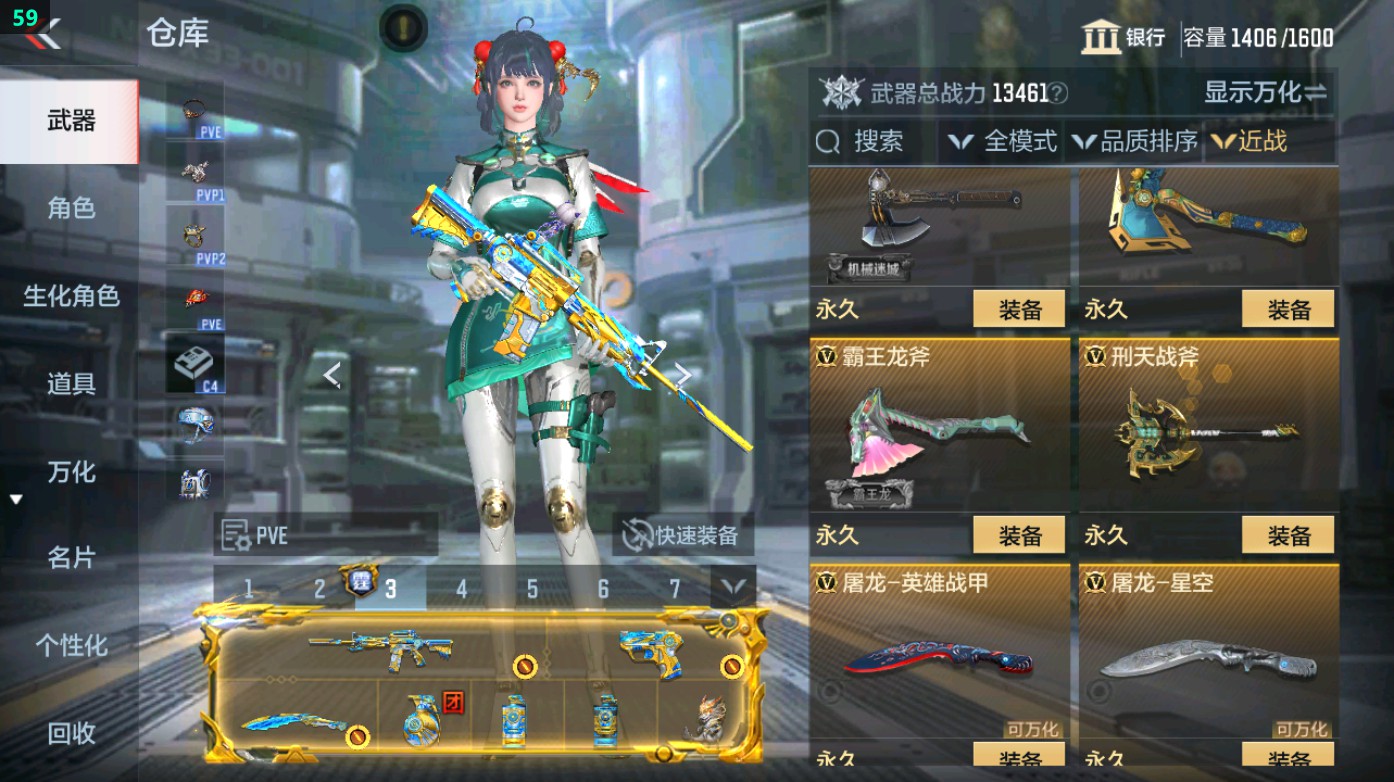The image size is (1394, 782).
Task: Click the right arrow to rotate character
Action: 684,374
